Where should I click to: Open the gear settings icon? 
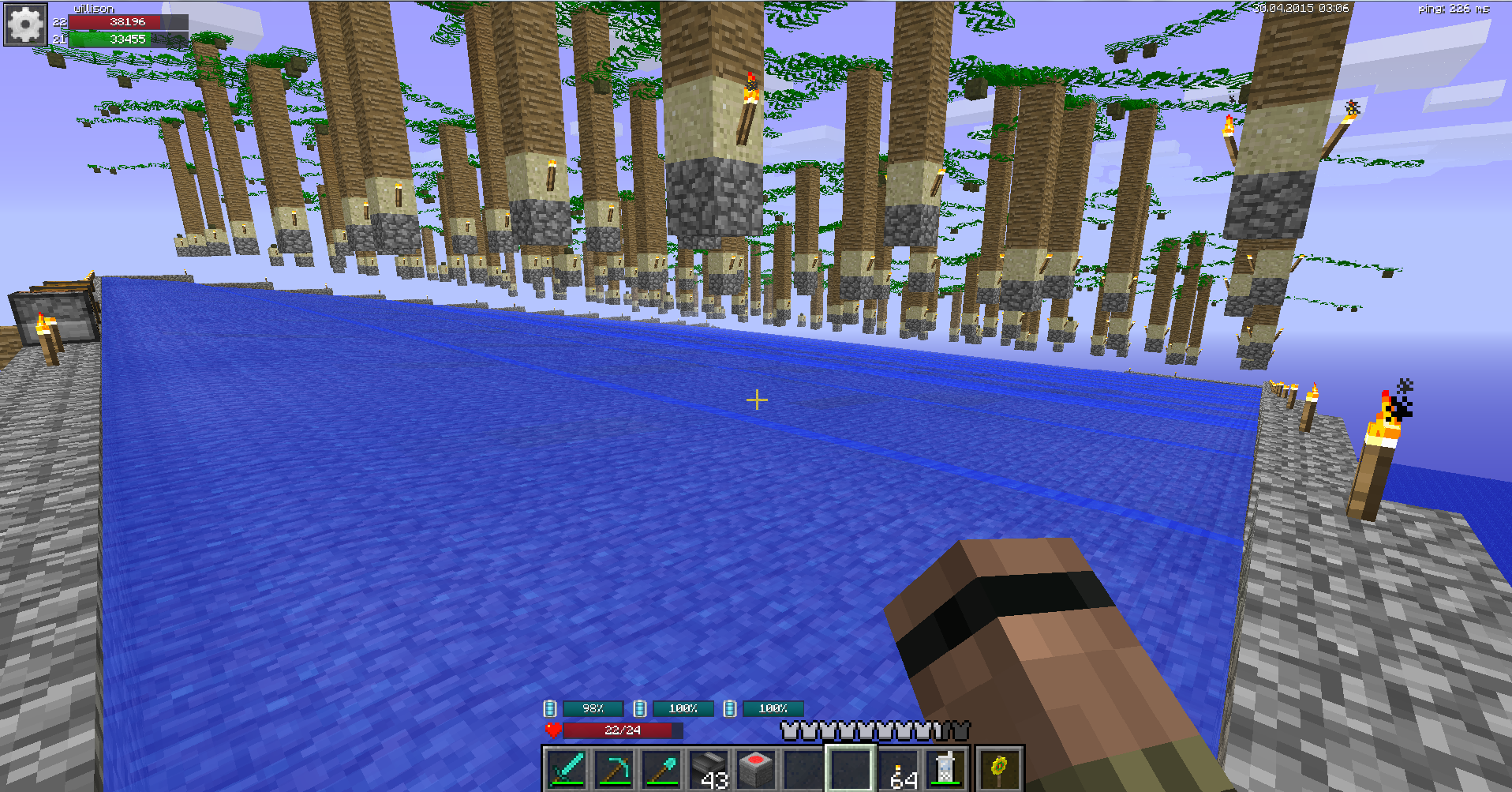(25, 24)
